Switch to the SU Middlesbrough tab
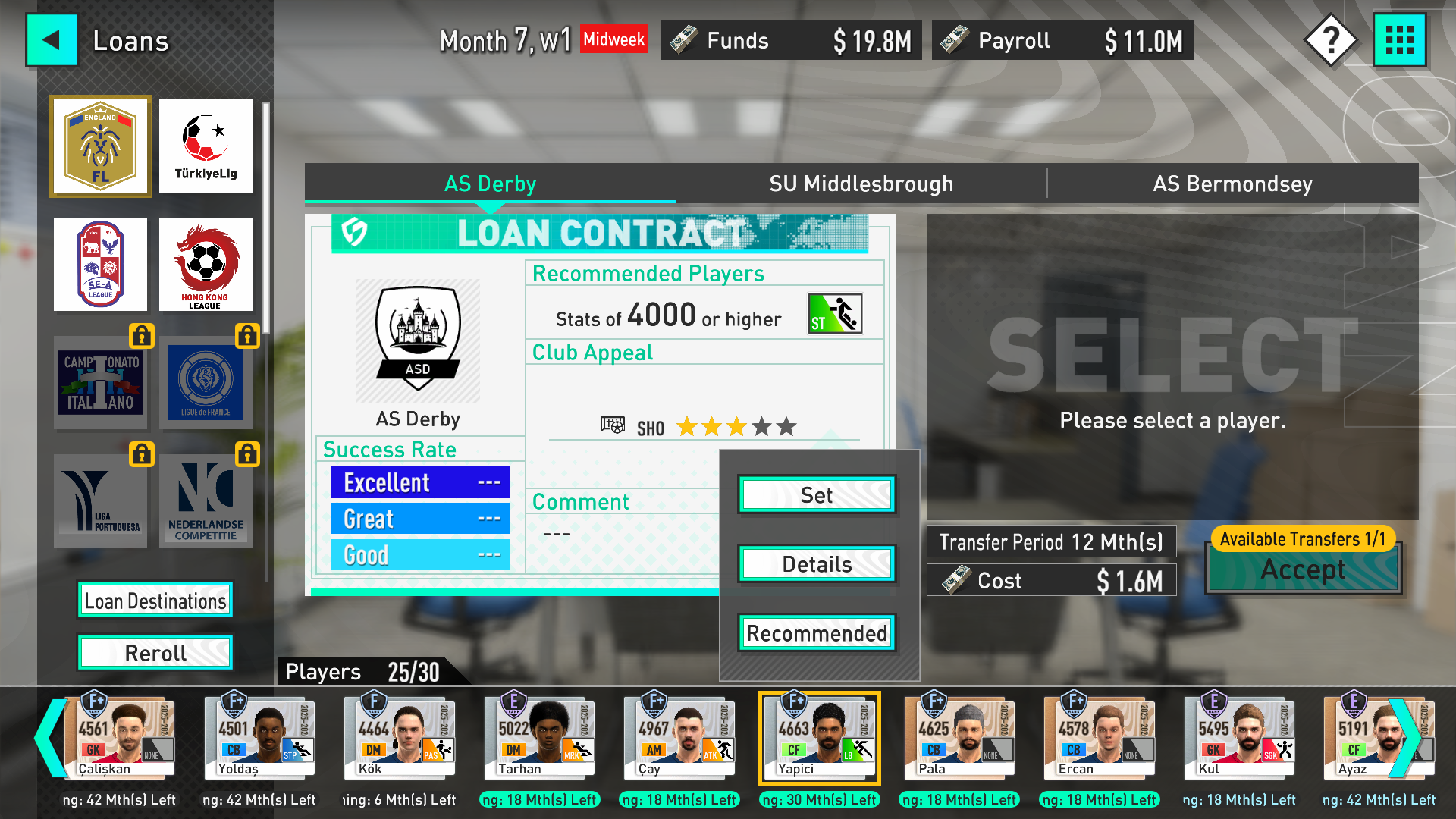Viewport: 1456px width, 819px height. pos(861,183)
